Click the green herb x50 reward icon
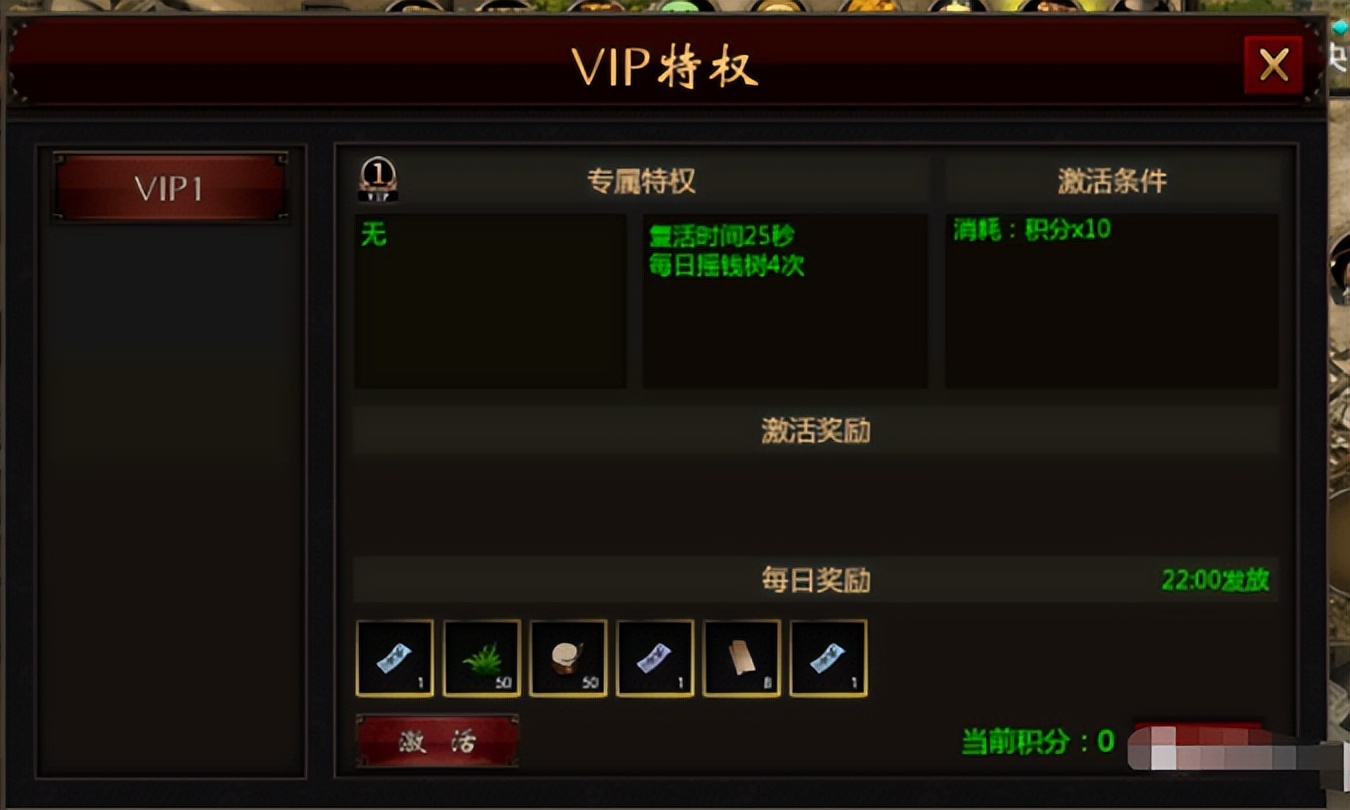This screenshot has width=1350, height=810. pyautogui.click(x=481, y=658)
